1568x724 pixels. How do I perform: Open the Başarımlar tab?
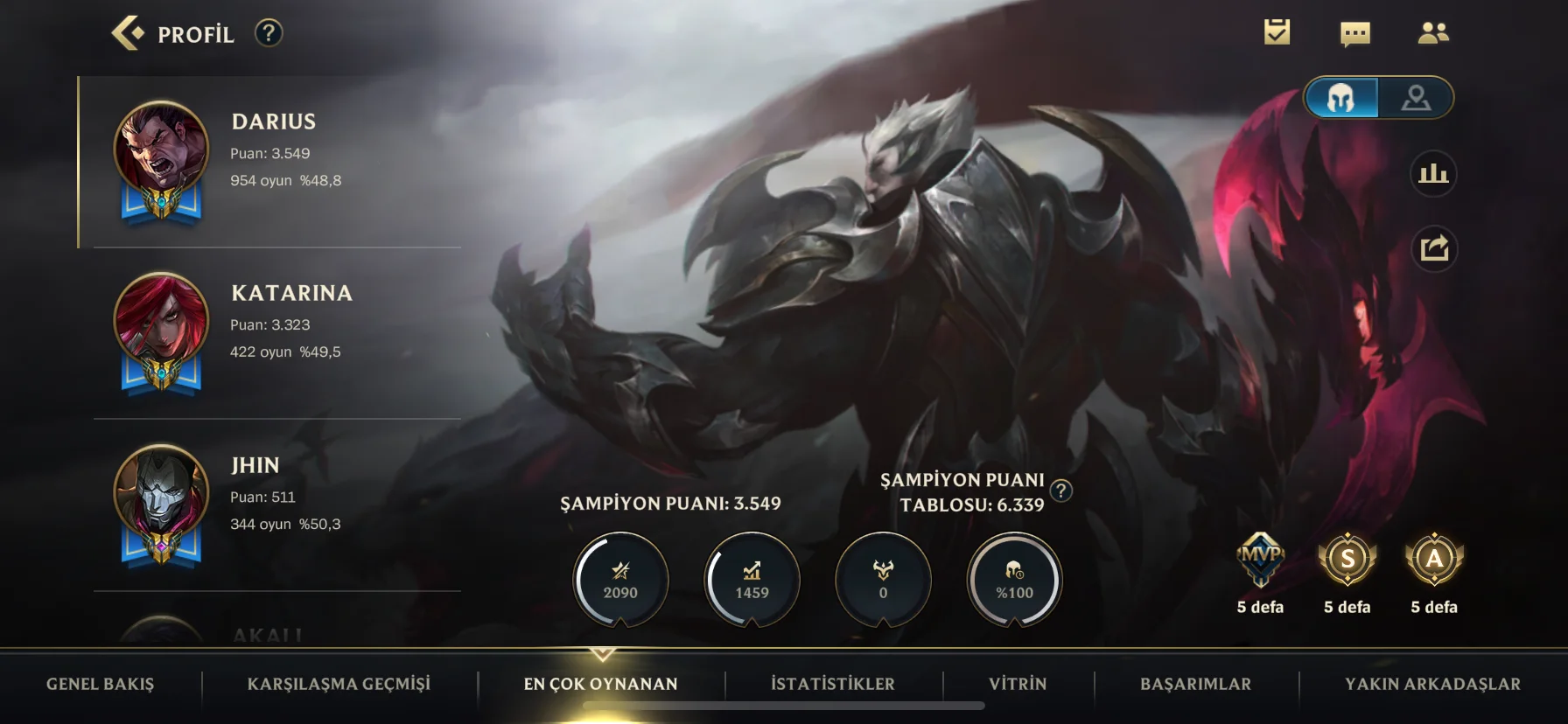click(1195, 684)
